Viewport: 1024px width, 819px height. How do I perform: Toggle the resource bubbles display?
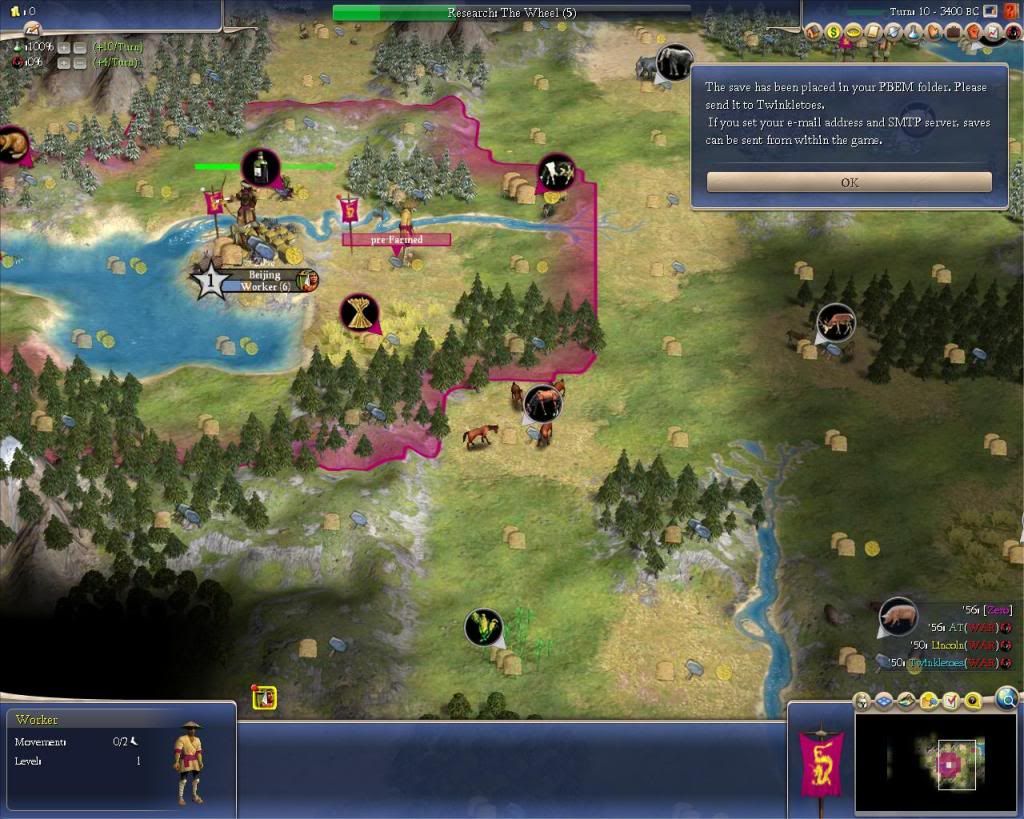pos(930,700)
